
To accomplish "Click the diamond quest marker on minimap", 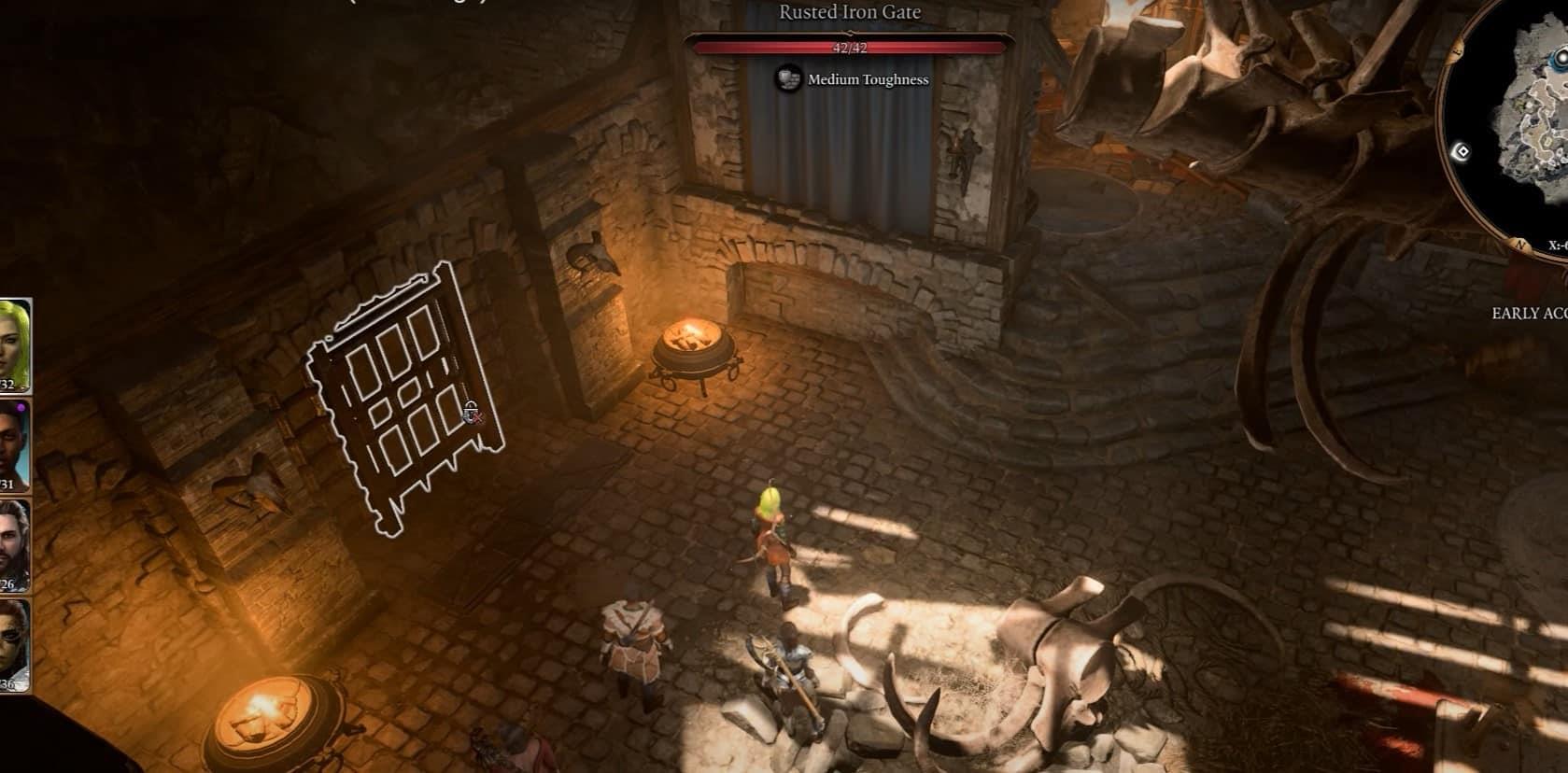I will tap(1462, 151).
